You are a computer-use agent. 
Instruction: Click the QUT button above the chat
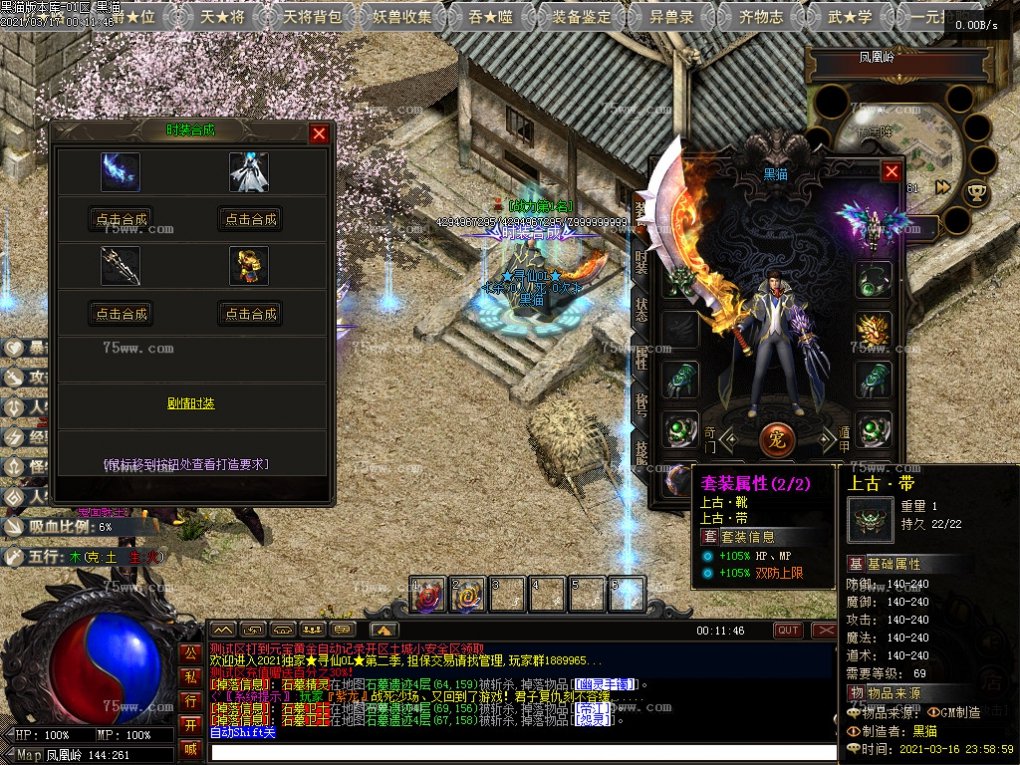tap(789, 630)
